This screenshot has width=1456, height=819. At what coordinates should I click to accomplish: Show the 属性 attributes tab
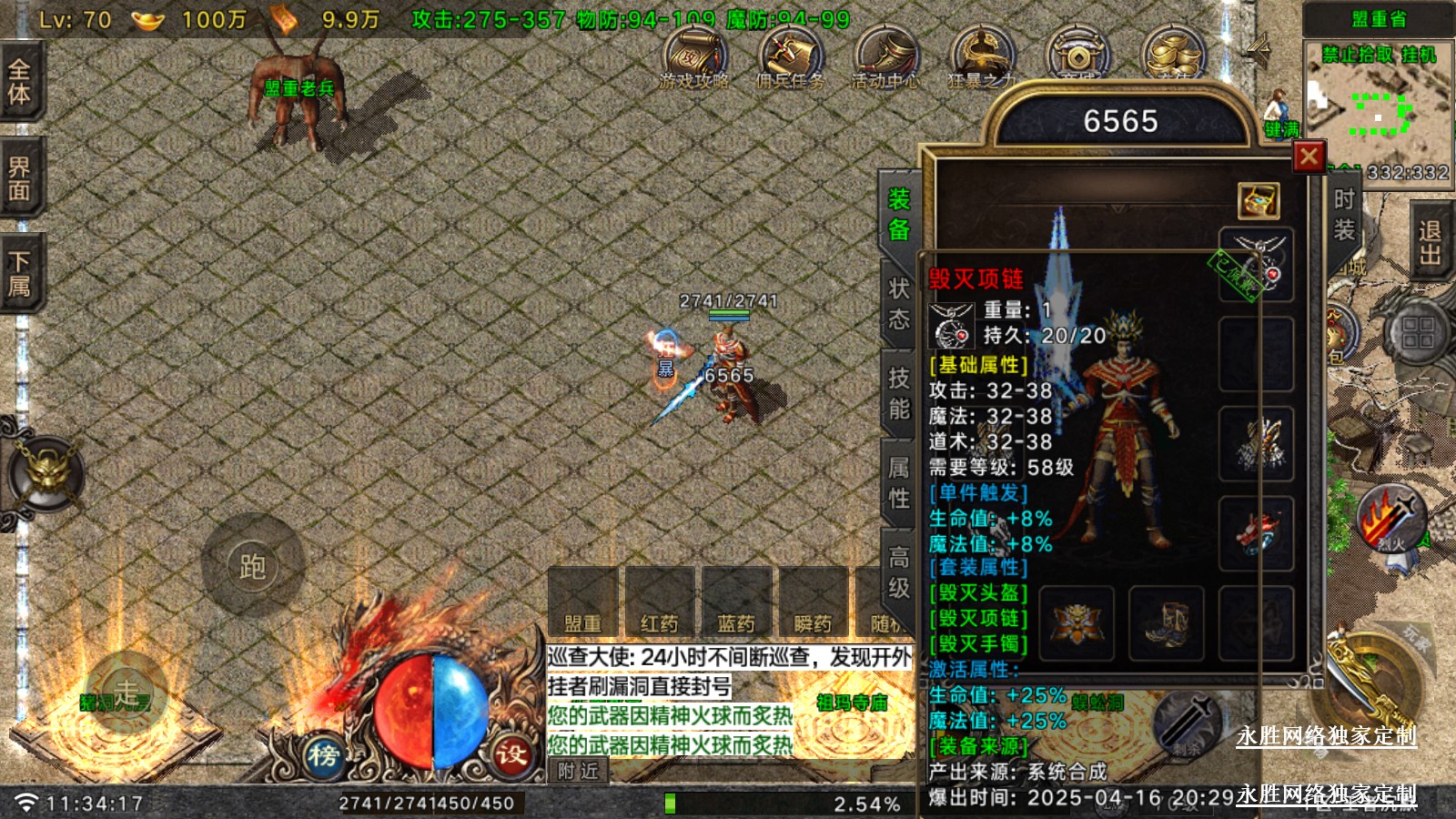tap(899, 483)
